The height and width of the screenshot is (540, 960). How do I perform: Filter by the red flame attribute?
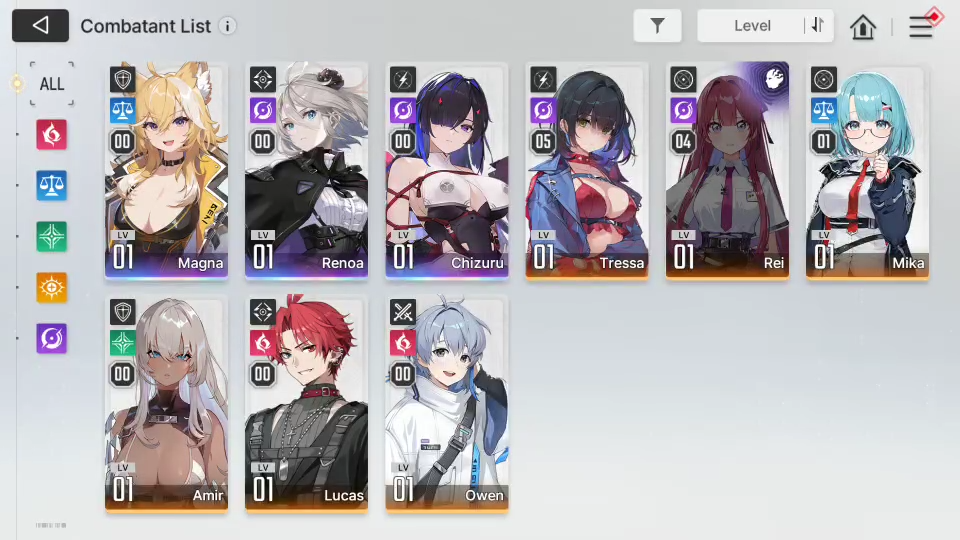point(52,134)
